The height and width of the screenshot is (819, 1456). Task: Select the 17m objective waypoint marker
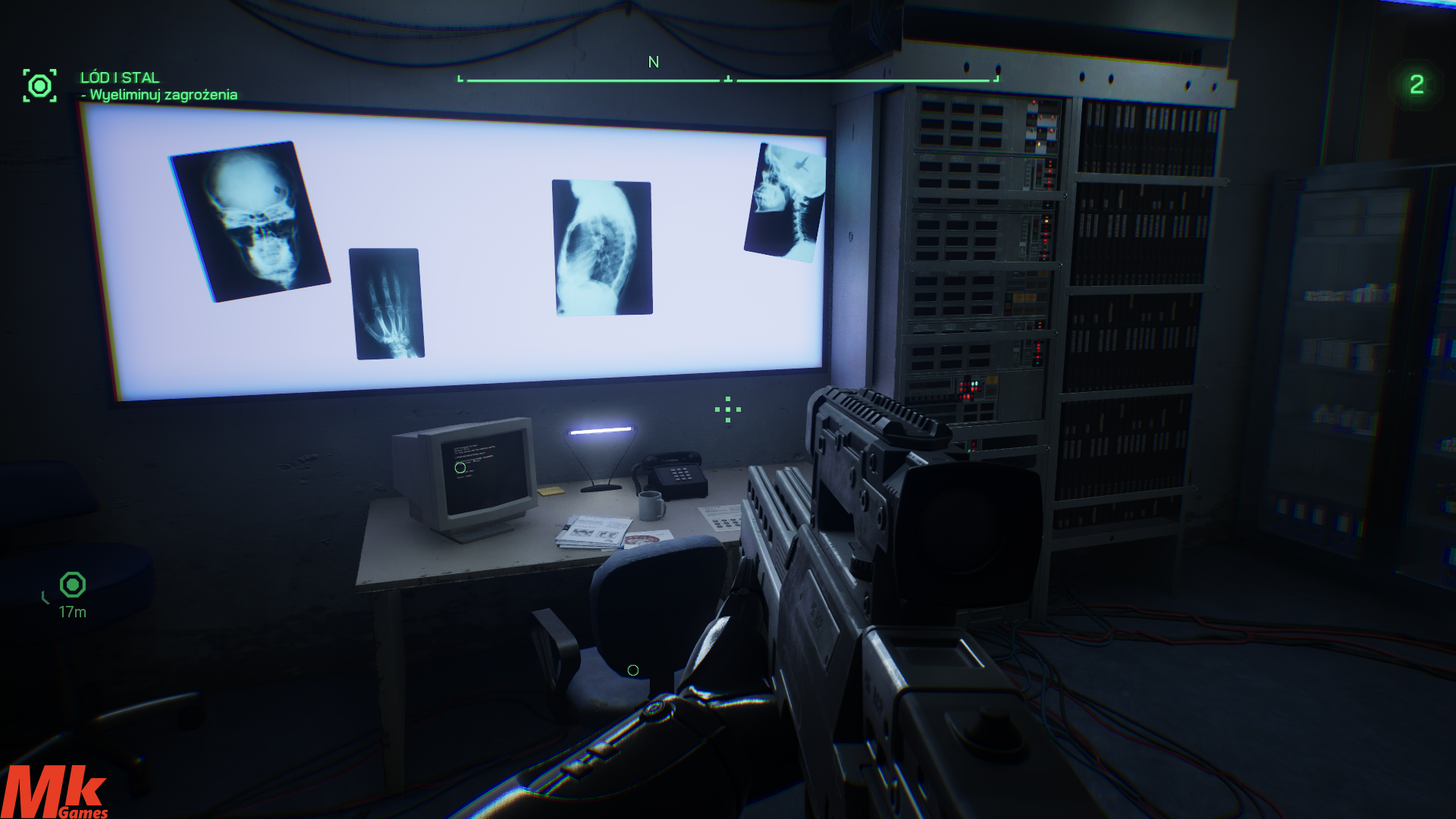[x=73, y=585]
